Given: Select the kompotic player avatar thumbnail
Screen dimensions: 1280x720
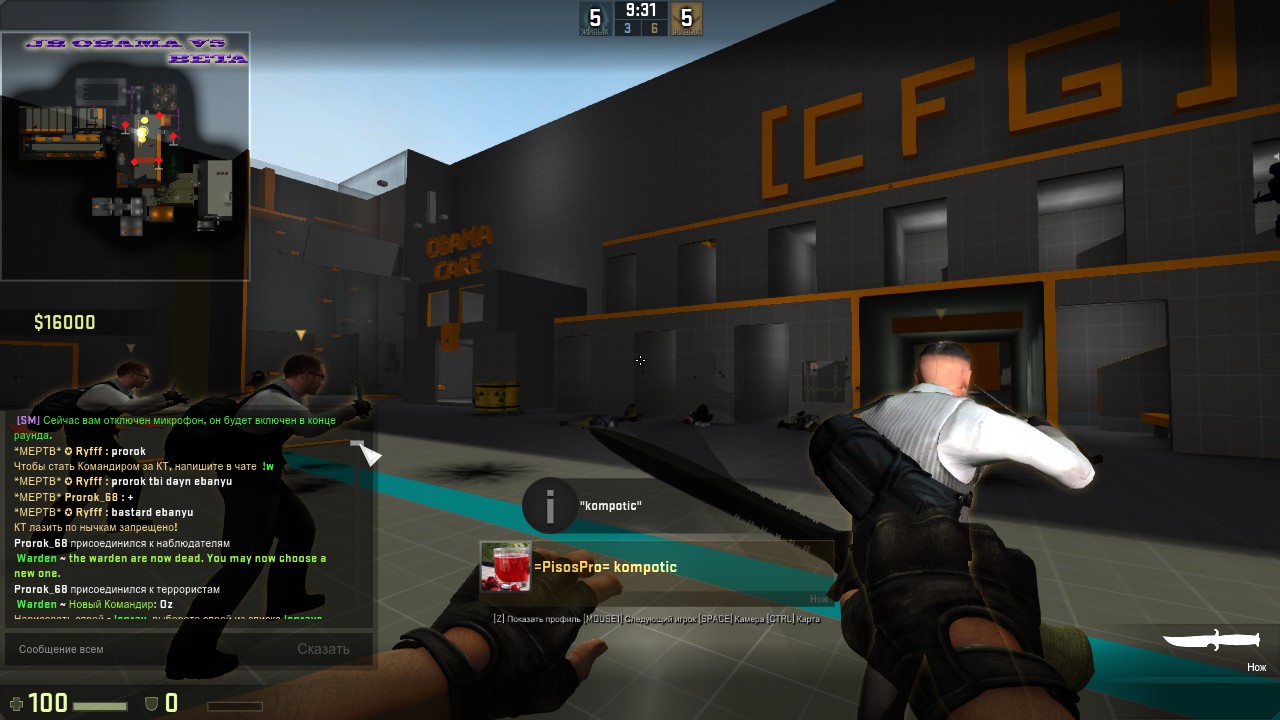Looking at the screenshot, I should point(506,567).
